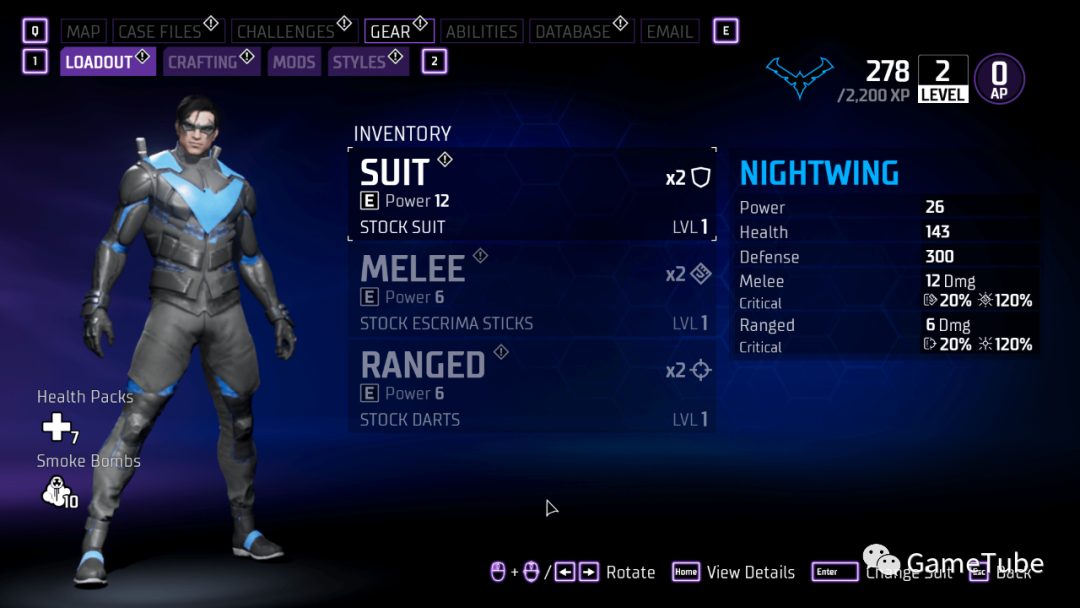This screenshot has width=1080, height=608.
Task: Select the Loadout sub-tab
Action: 99,62
